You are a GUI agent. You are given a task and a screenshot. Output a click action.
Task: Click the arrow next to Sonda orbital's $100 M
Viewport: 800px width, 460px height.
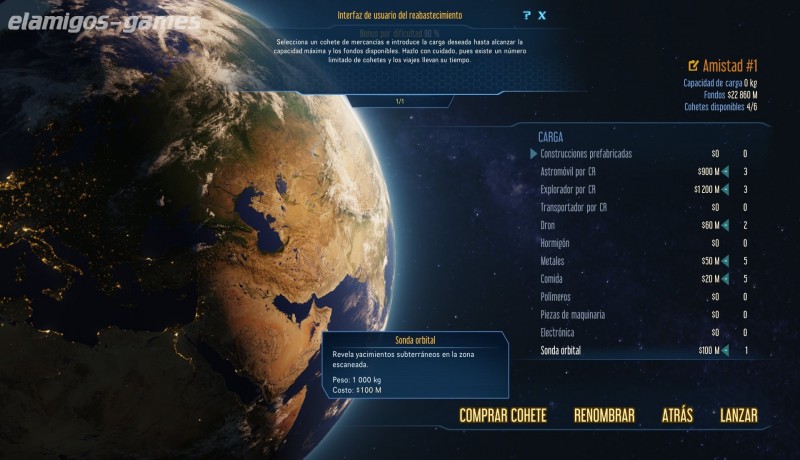coord(725,350)
